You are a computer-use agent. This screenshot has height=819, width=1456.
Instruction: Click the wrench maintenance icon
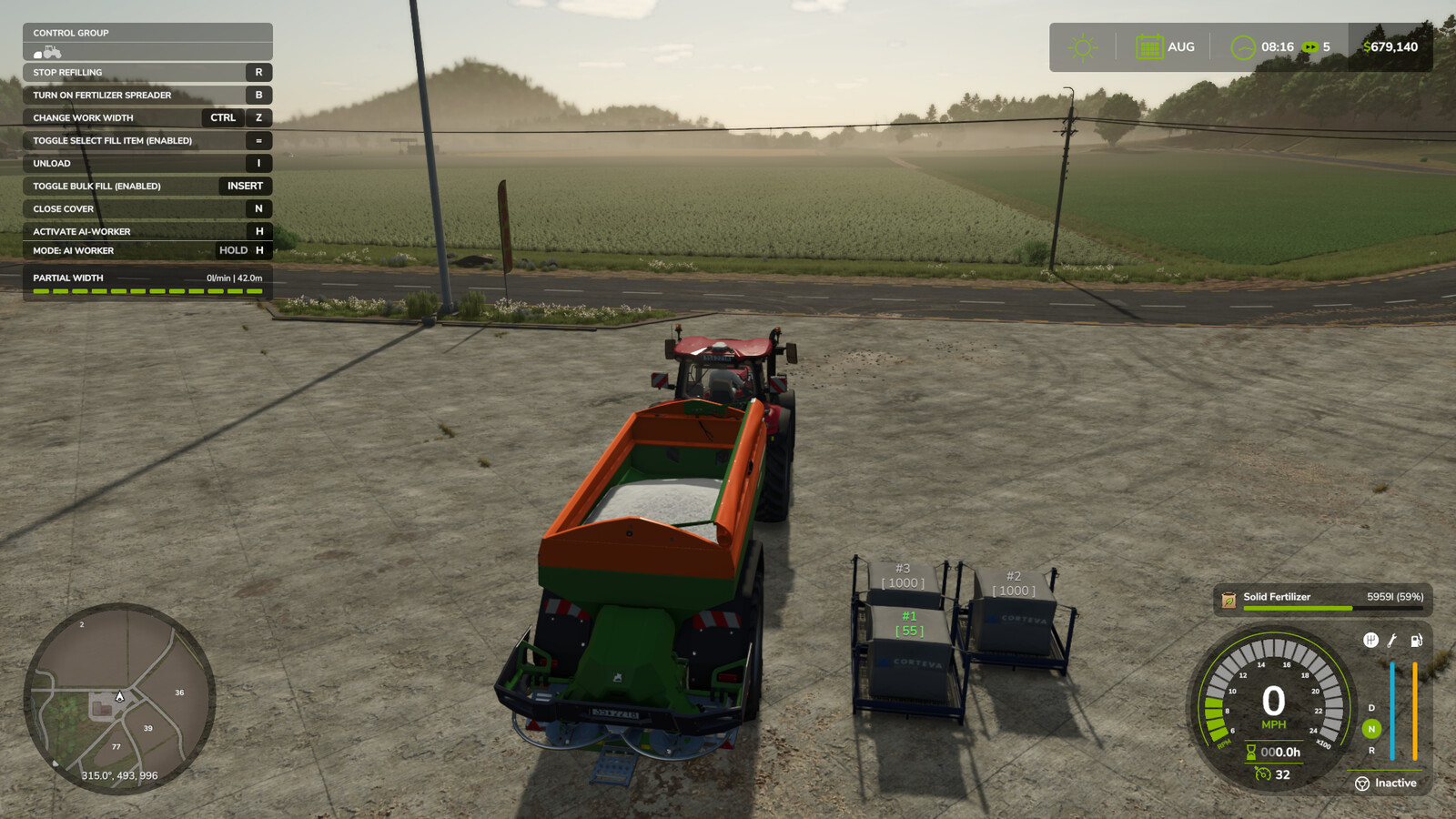coord(1390,640)
